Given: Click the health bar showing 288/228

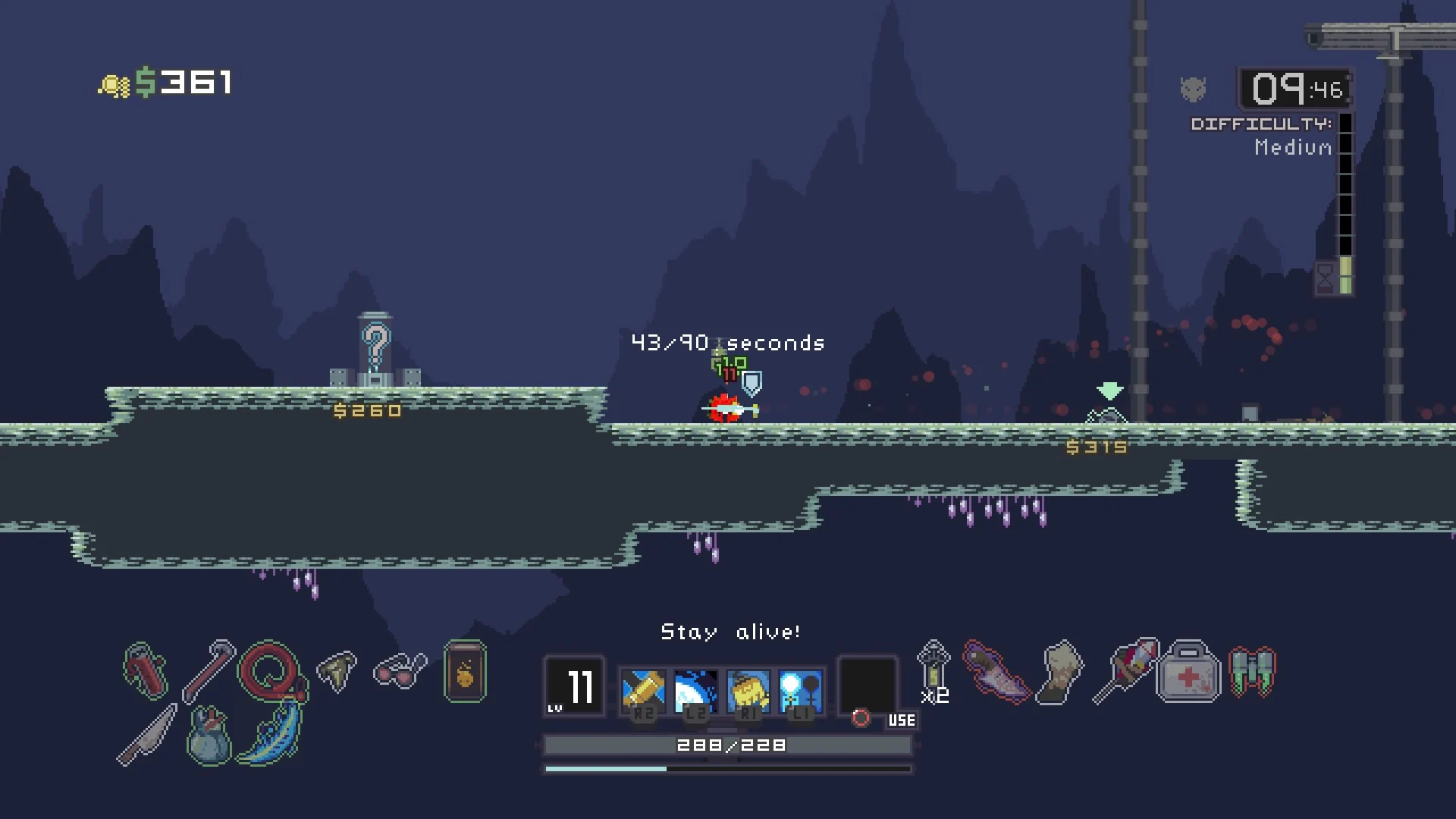Looking at the screenshot, I should click(x=726, y=745).
